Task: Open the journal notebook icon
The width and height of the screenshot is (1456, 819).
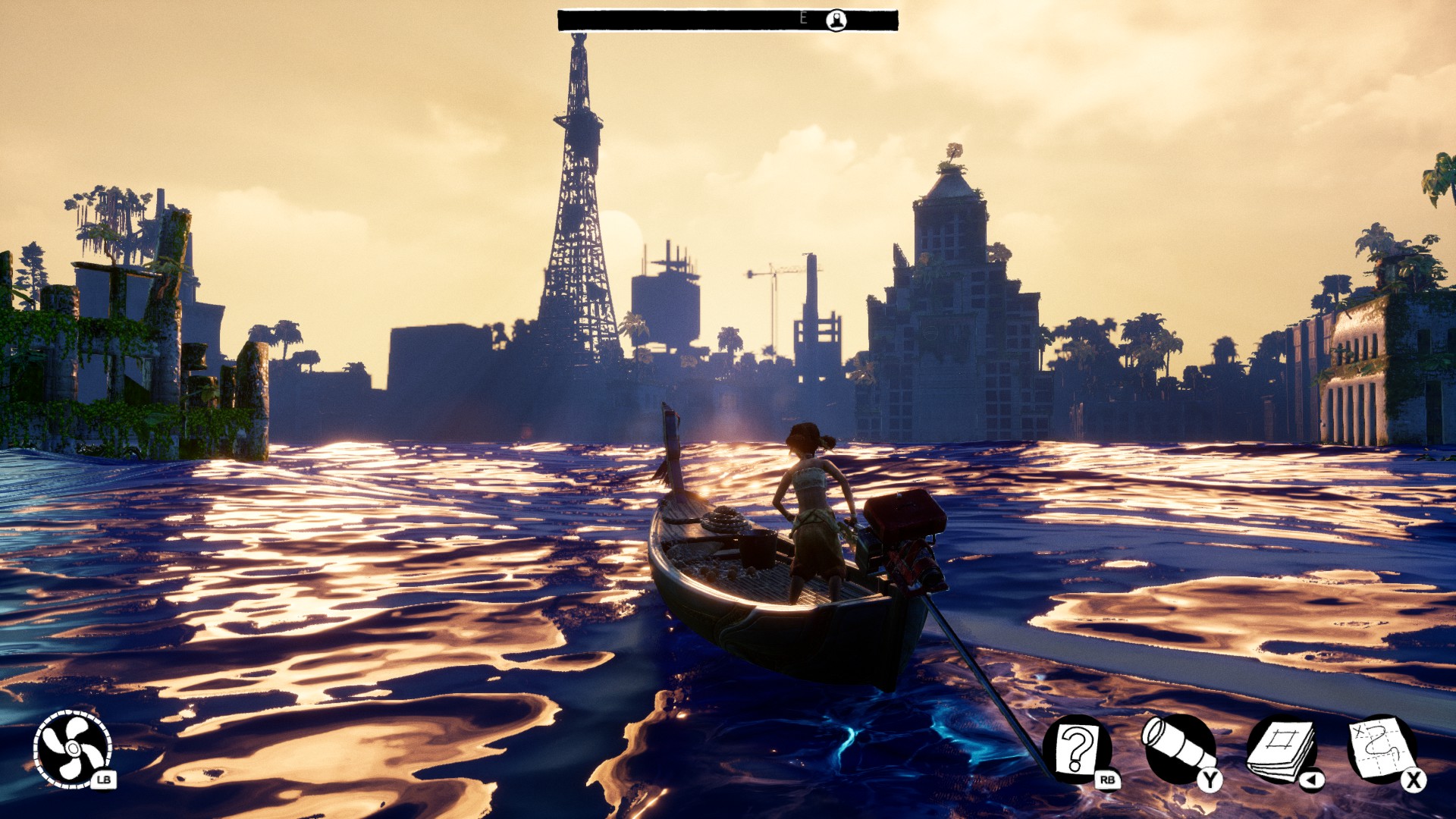Action: click(1282, 751)
